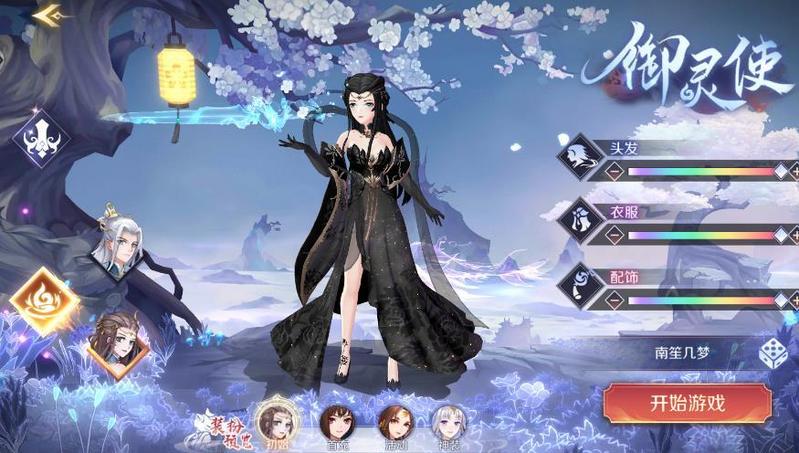Decrease the 头发 hair color value
Viewport: 799px width, 453px height.
pyautogui.click(x=614, y=172)
